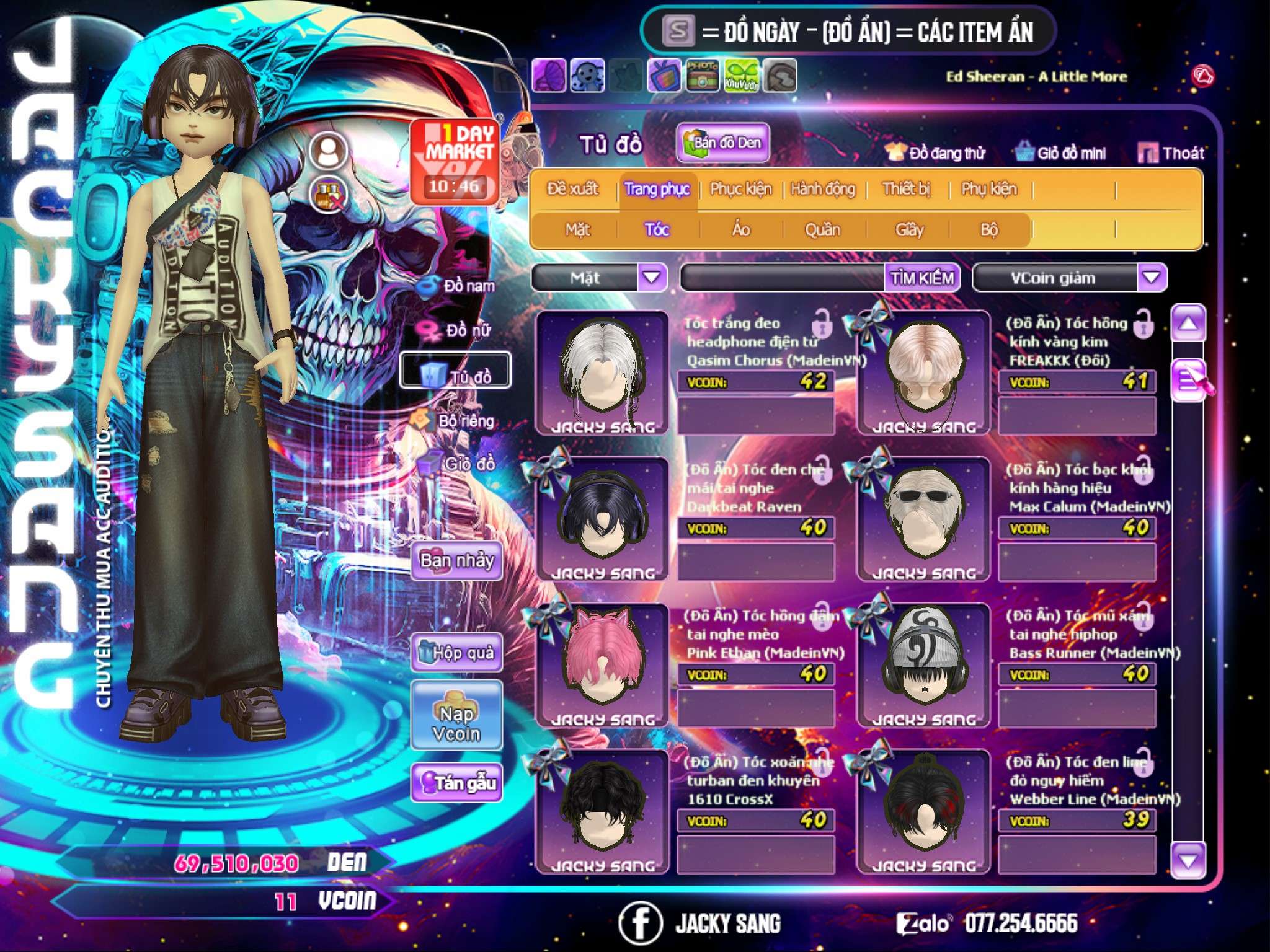This screenshot has height=952, width=1270.
Task: Select the pink cat-ear hair item
Action: [602, 663]
